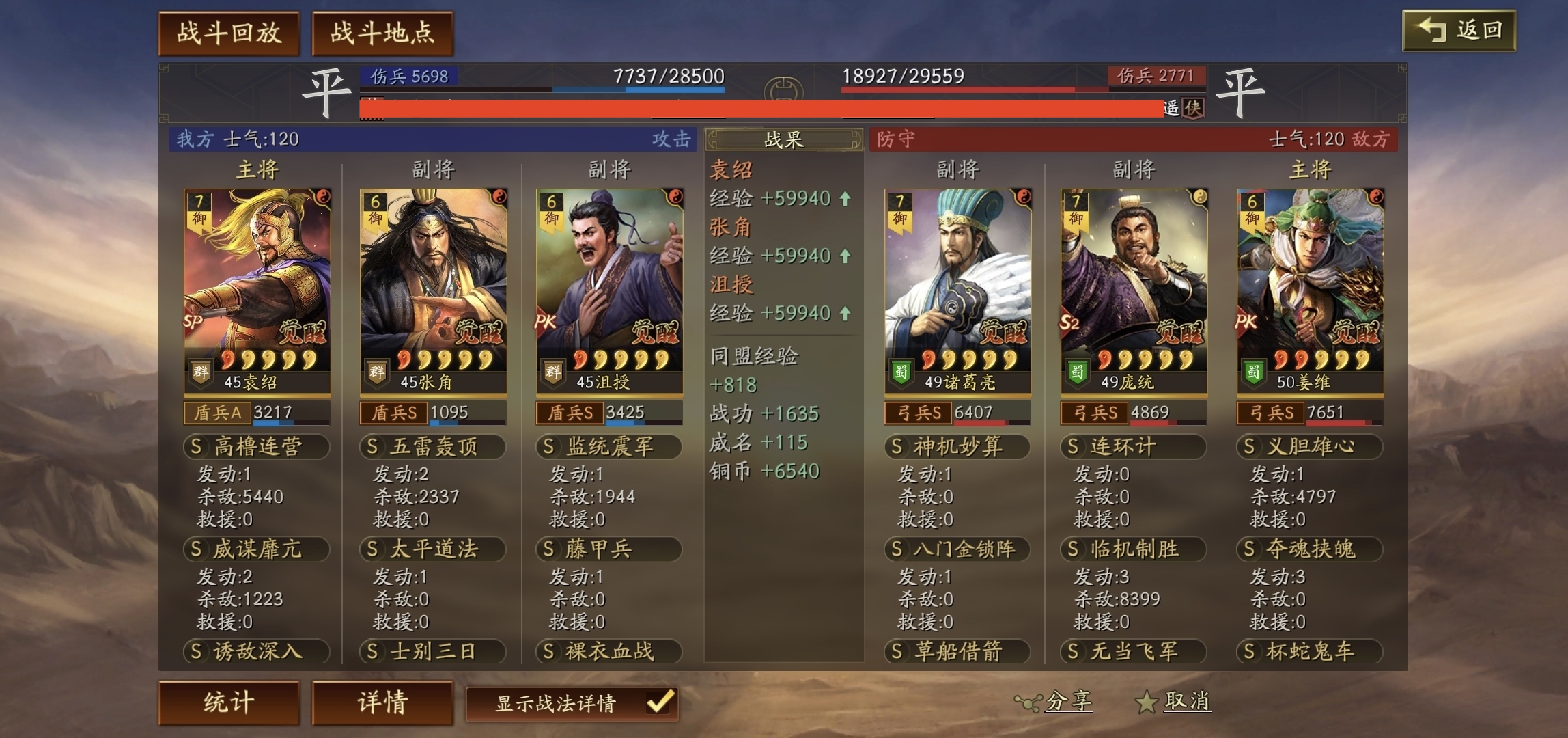
Task: Toggle the favorite star next to 取消
Action: tap(1145, 700)
